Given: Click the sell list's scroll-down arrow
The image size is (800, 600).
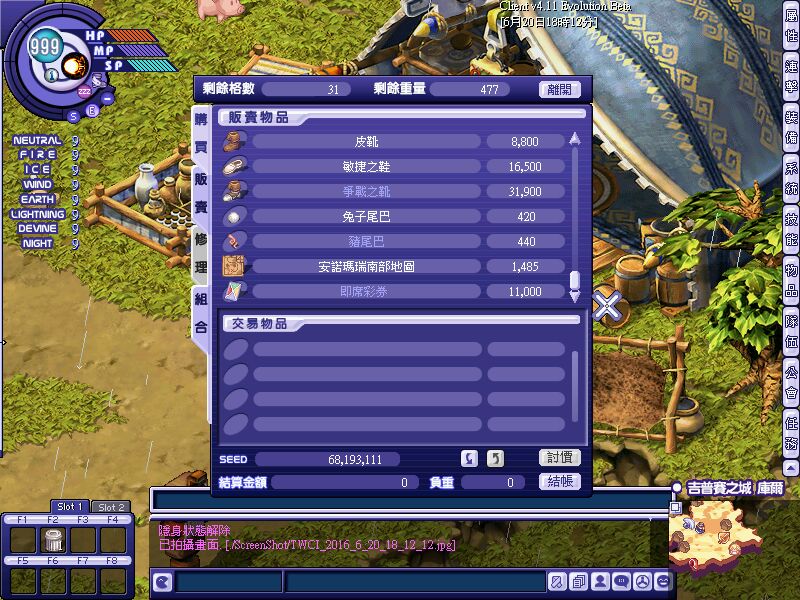Looking at the screenshot, I should click(575, 295).
